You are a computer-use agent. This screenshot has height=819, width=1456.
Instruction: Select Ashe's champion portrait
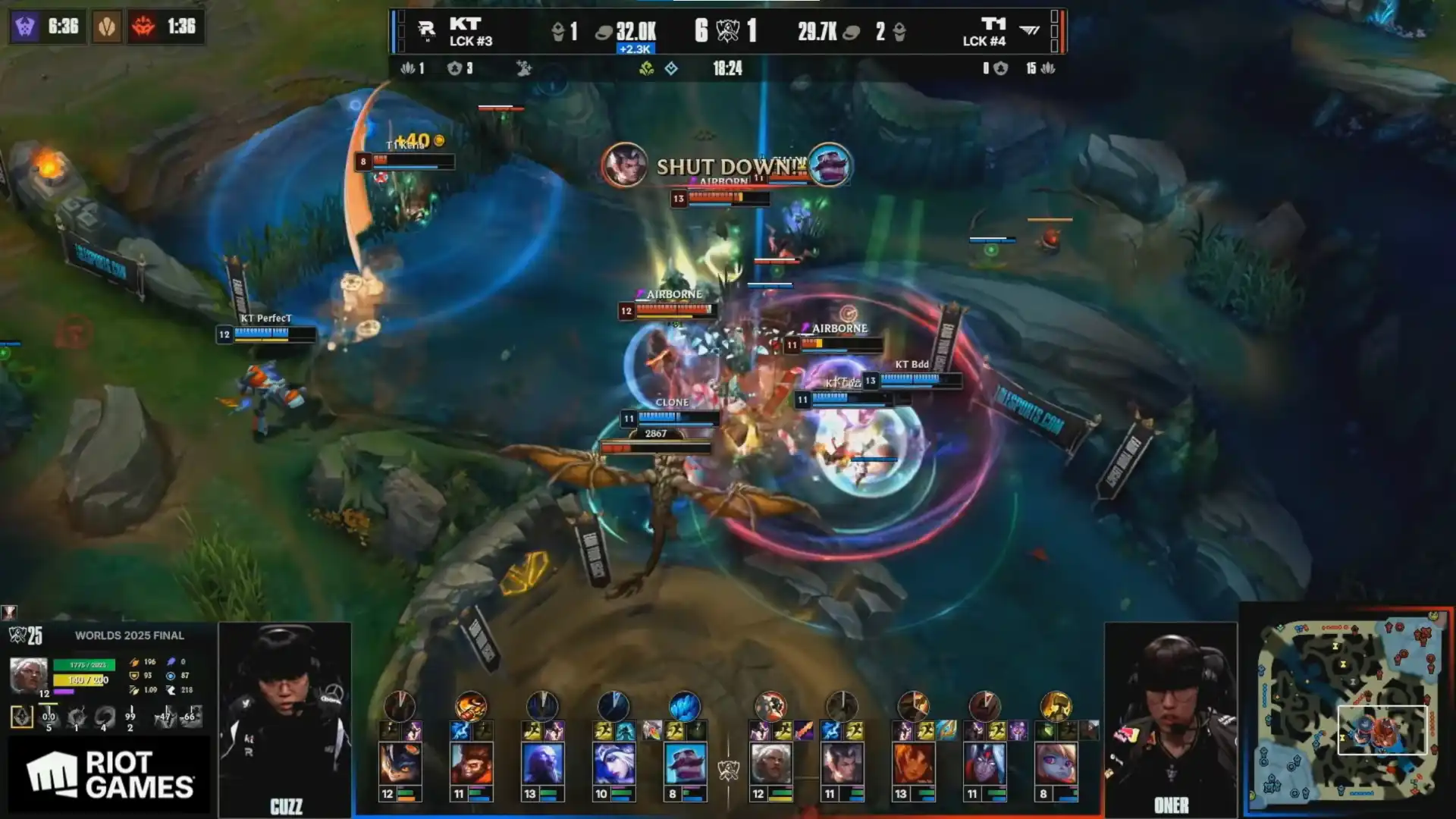tap(613, 763)
